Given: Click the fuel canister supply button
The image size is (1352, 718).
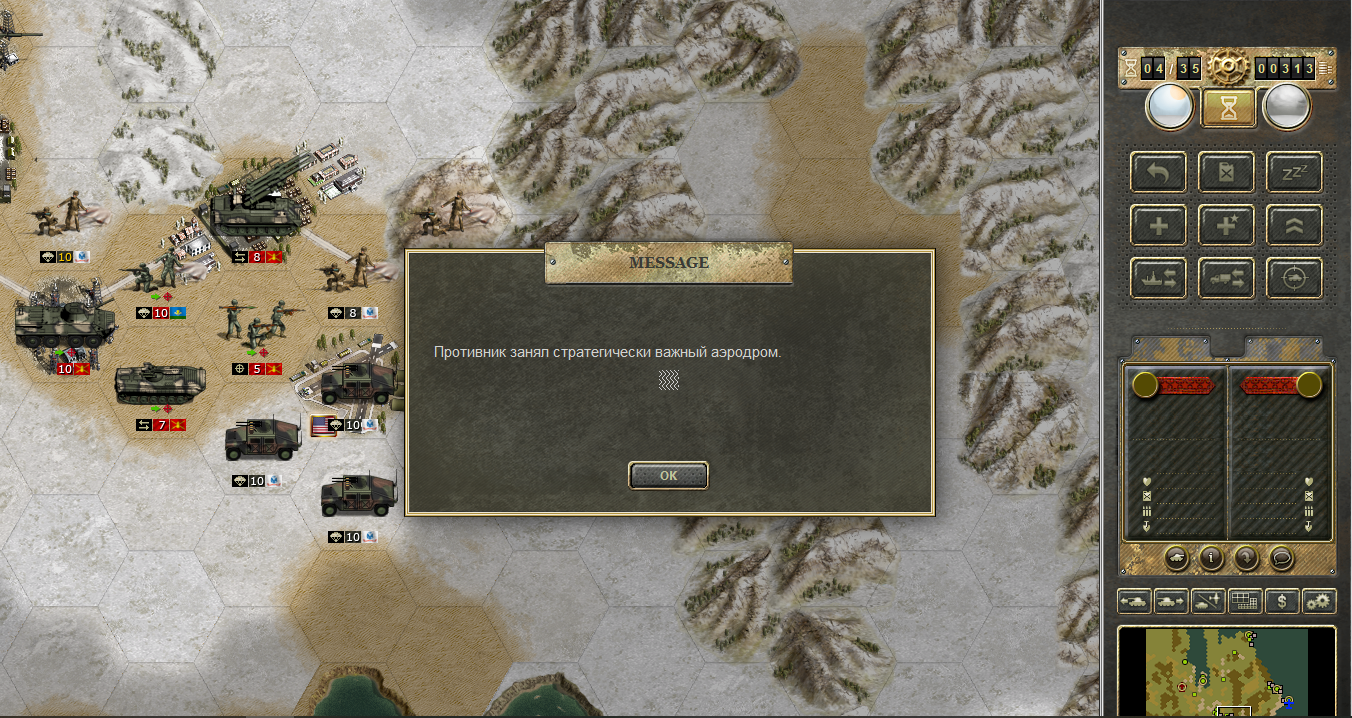Looking at the screenshot, I should pos(1226,172).
